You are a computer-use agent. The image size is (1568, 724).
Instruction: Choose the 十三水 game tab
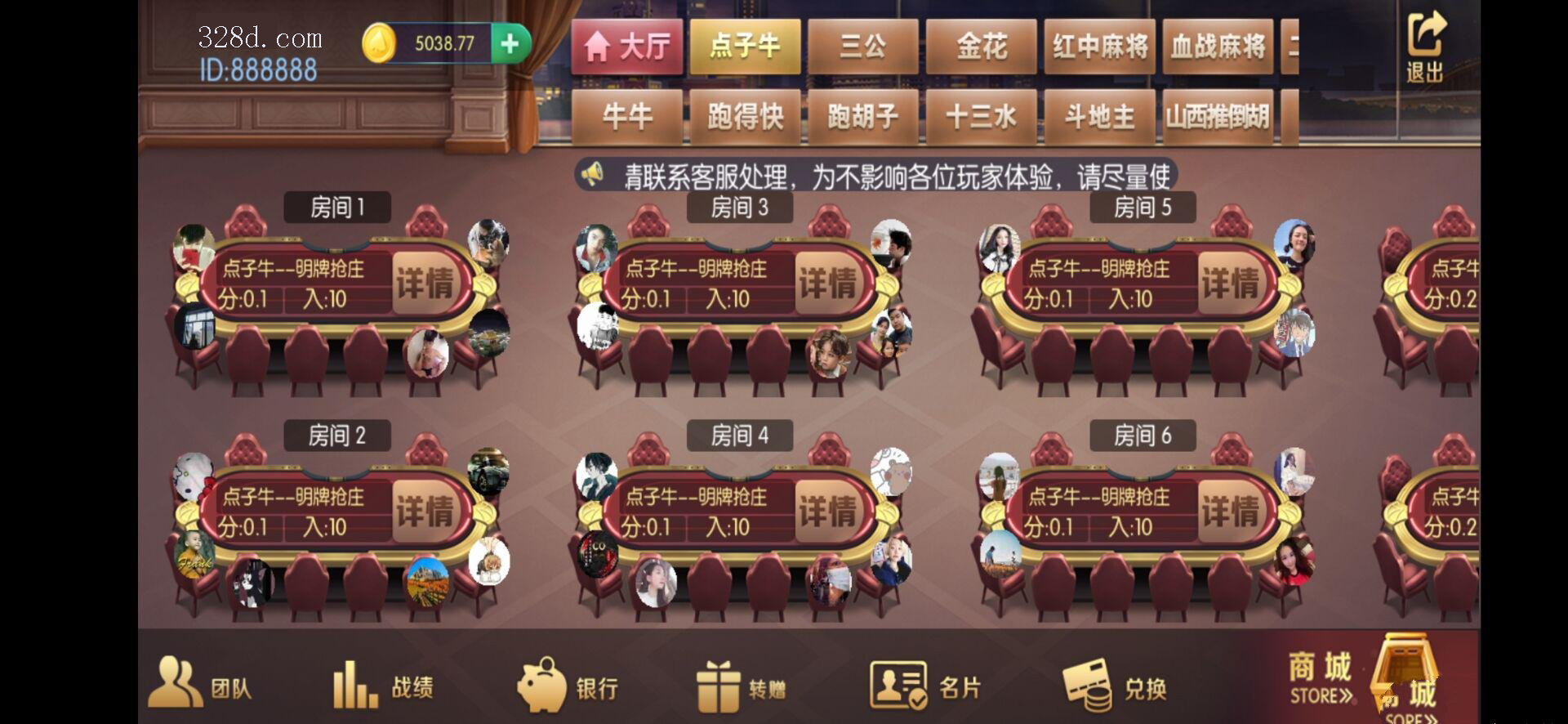(x=981, y=117)
